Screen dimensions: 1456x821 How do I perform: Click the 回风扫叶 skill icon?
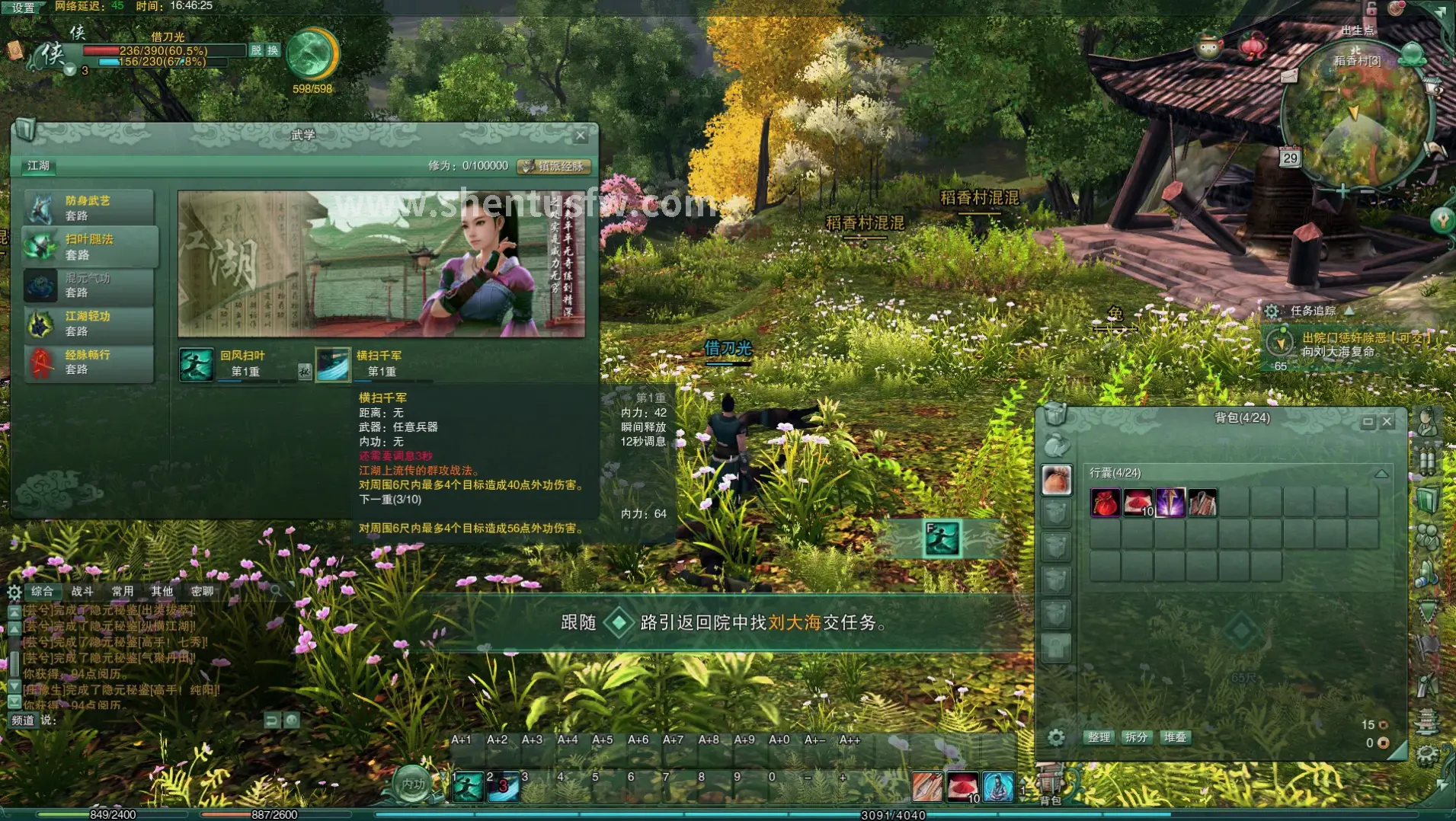coord(196,364)
